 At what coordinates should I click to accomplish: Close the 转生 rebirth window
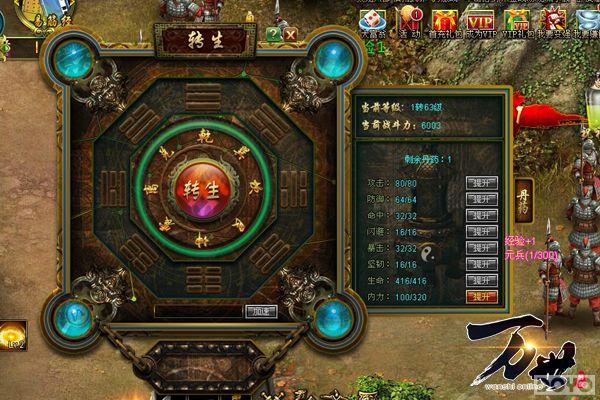pyautogui.click(x=290, y=34)
